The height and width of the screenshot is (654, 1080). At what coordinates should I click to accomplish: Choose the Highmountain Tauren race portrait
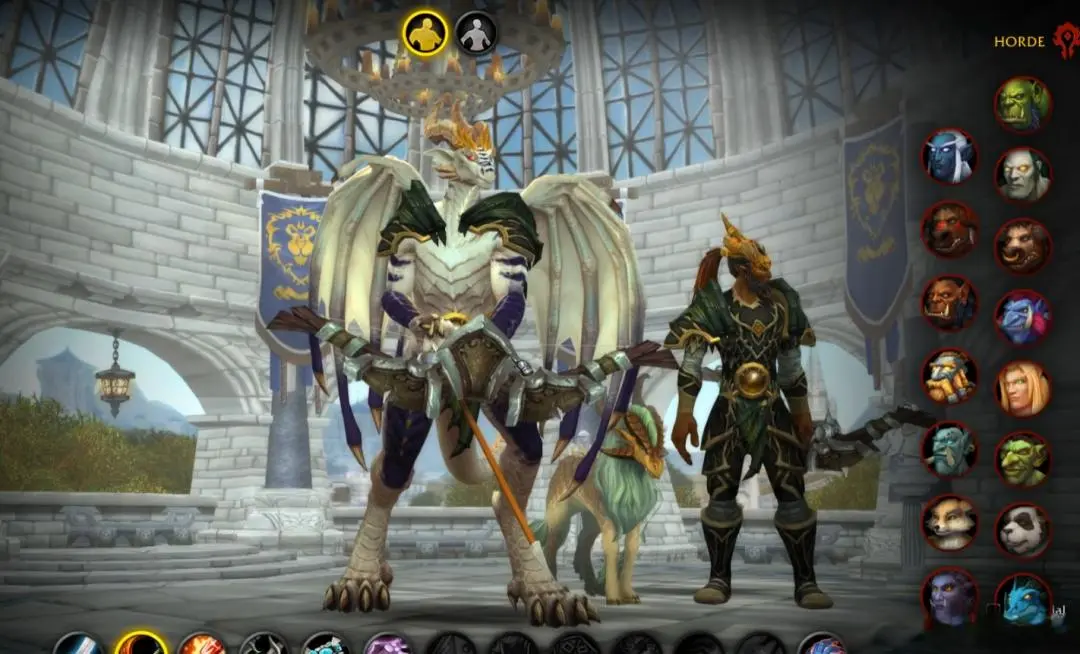[x=949, y=229]
